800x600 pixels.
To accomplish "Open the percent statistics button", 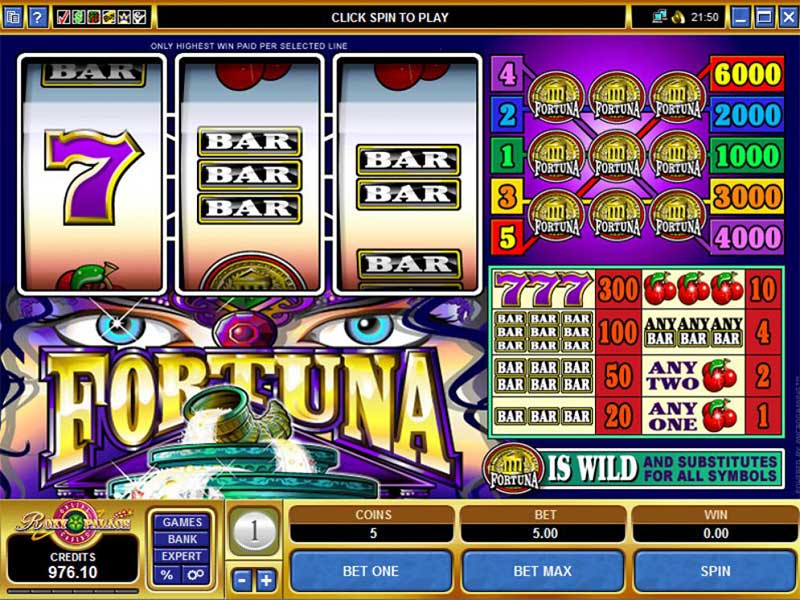I will 167,576.
